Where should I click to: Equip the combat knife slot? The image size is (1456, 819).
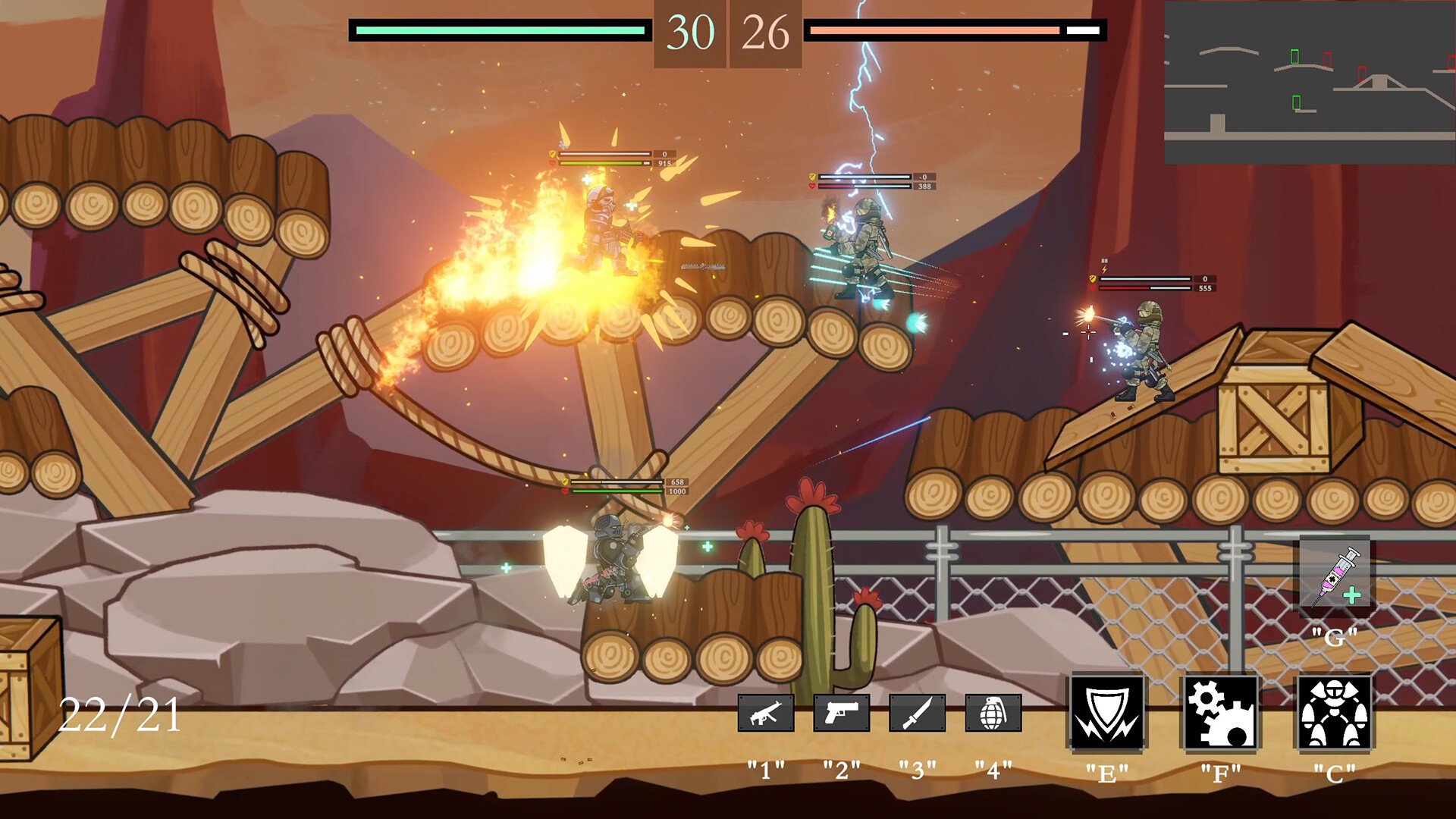click(918, 713)
